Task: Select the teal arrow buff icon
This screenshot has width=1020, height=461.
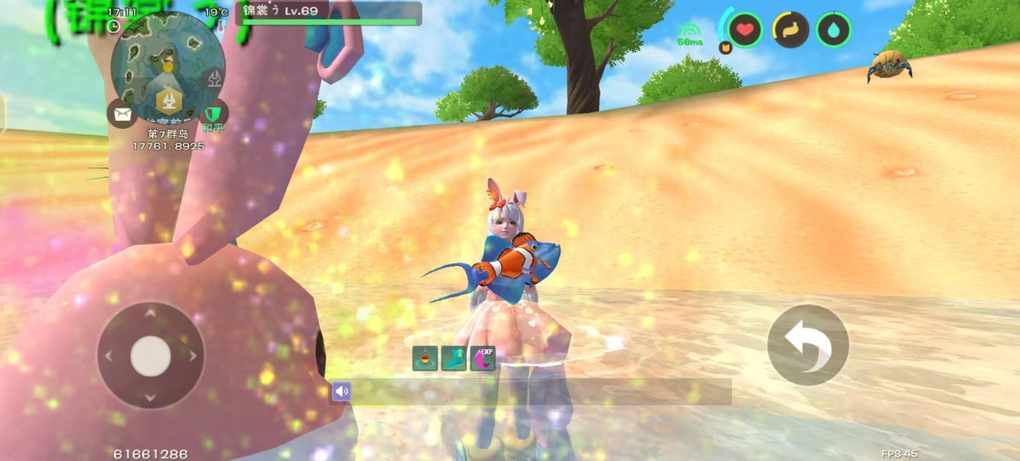Action: point(453,358)
